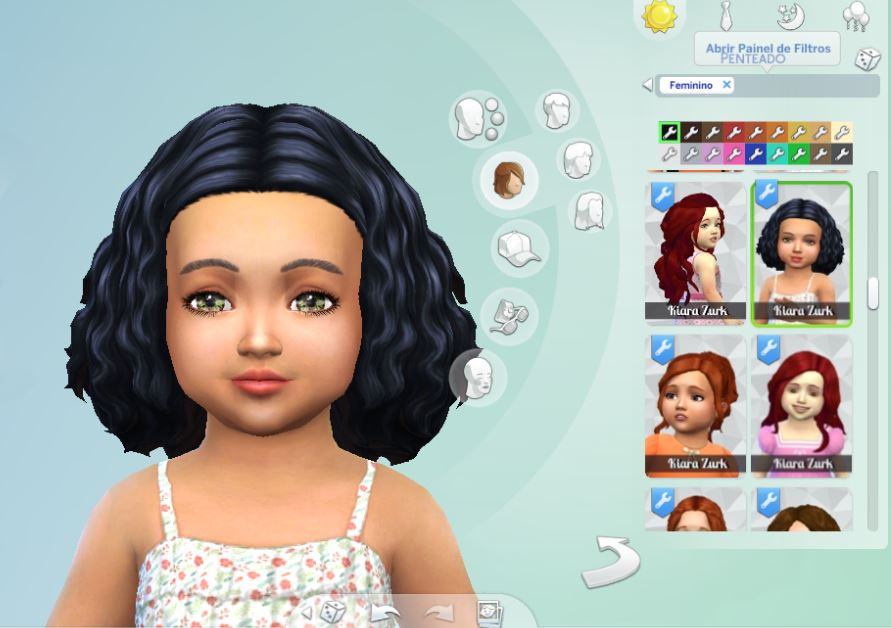Open the moon and stars sleepwear tab
This screenshot has height=628, width=891.
click(x=791, y=15)
